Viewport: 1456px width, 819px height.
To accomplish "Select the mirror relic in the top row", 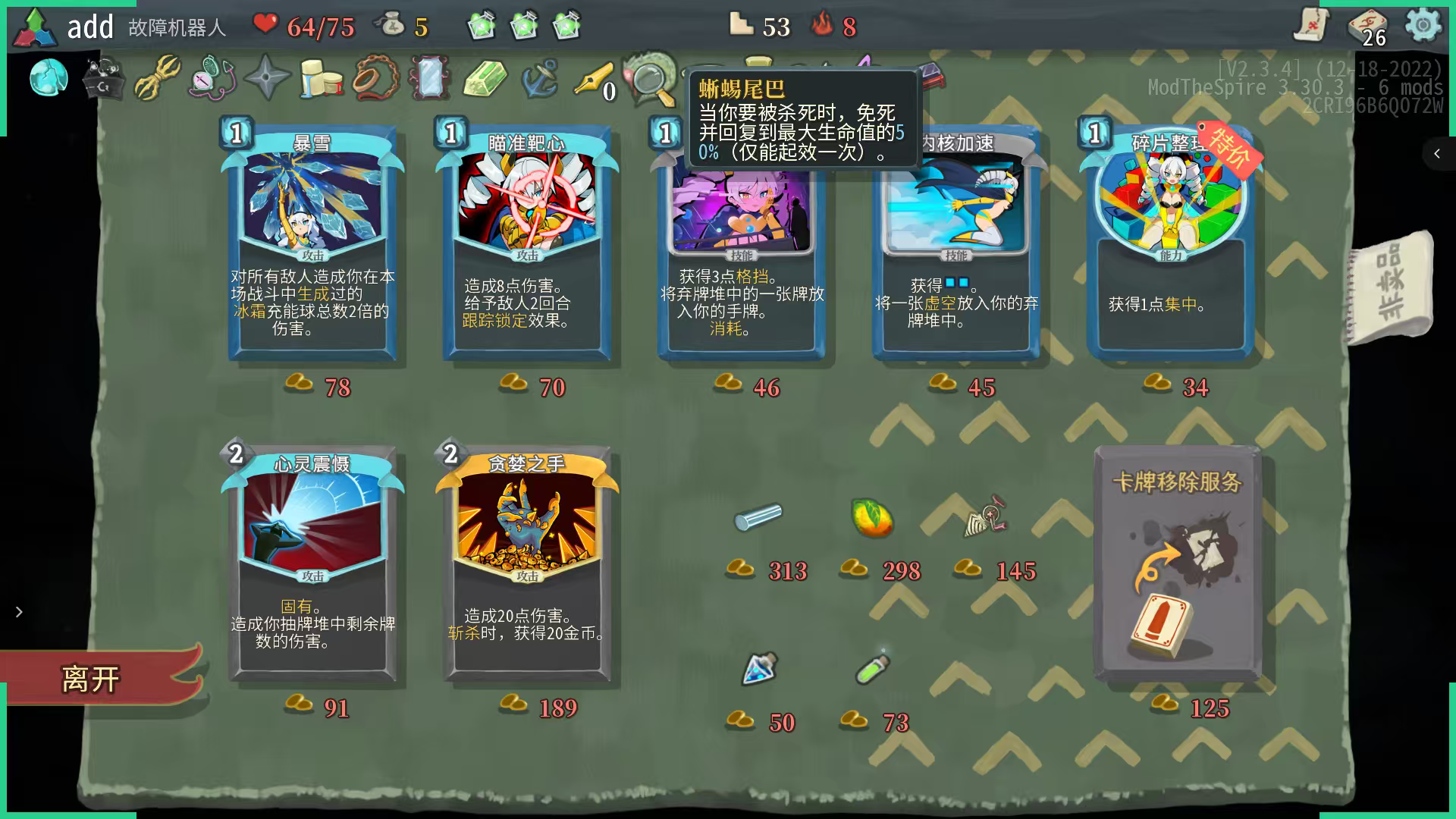I will coord(429,79).
